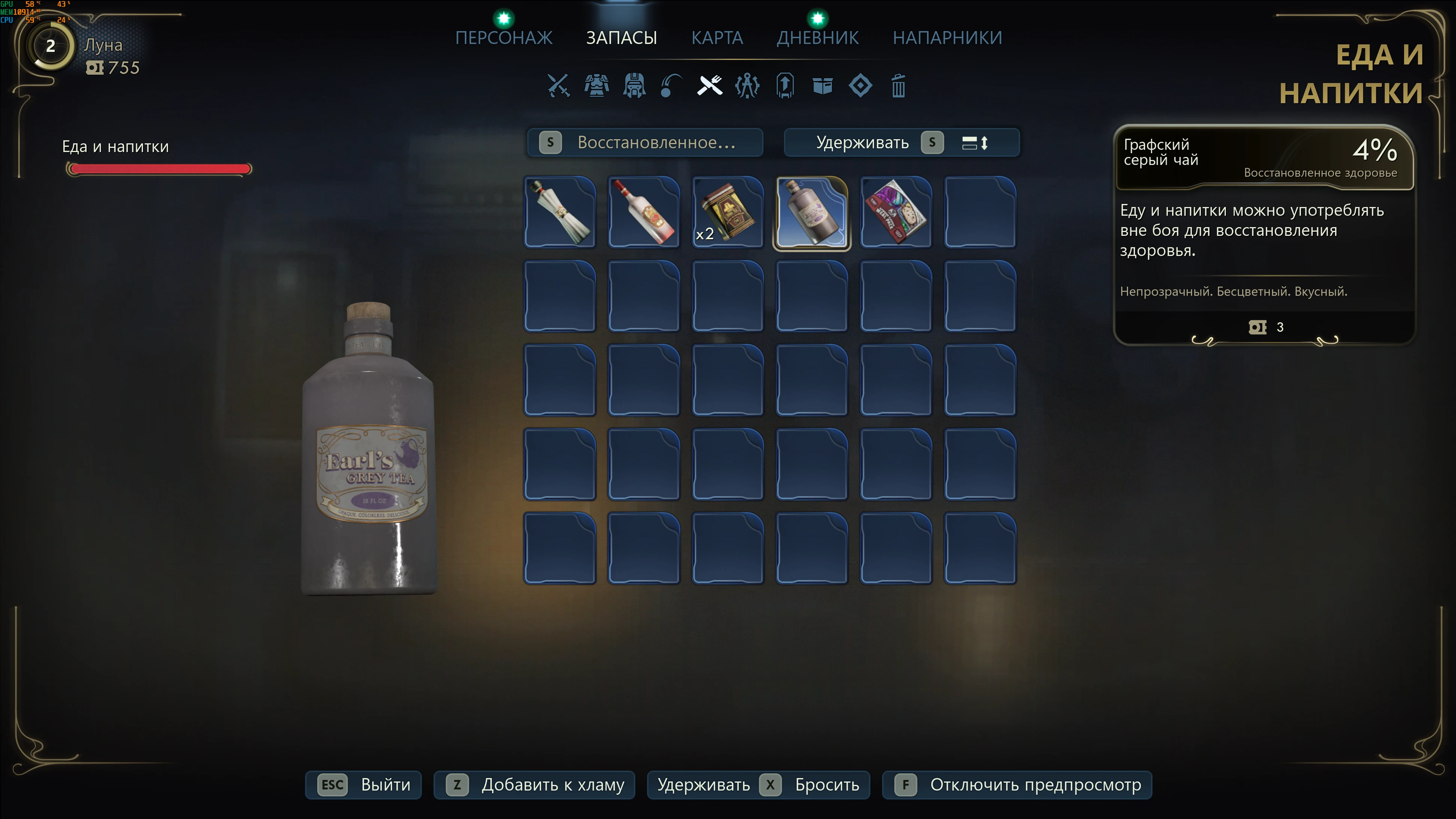Show the crossed swords weapons category

pos(558,86)
